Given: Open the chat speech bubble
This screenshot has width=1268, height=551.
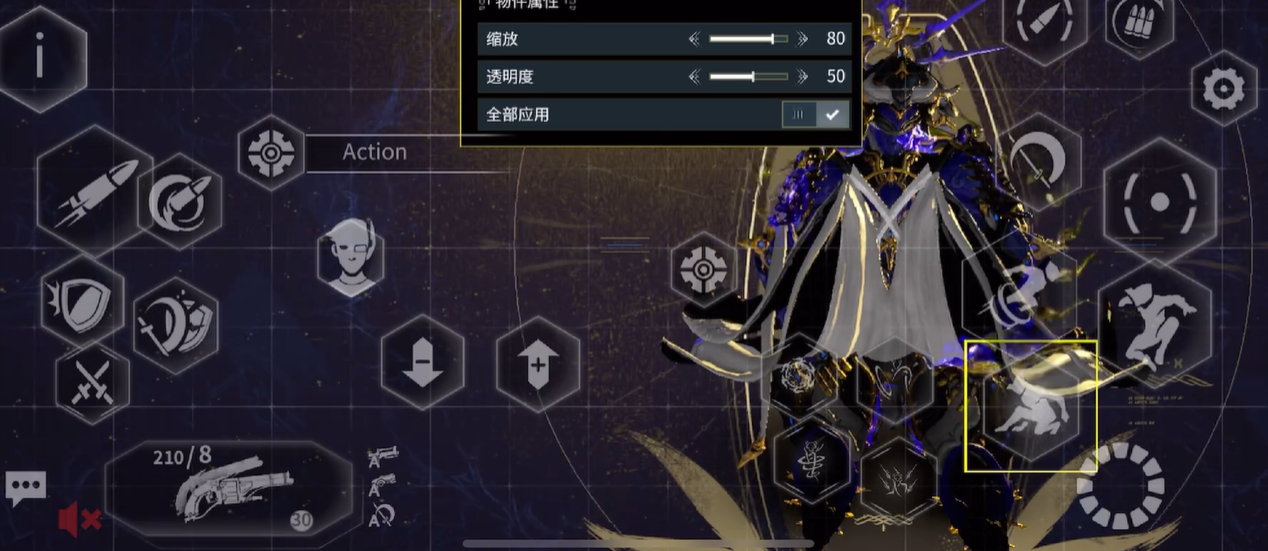Looking at the screenshot, I should point(25,488).
